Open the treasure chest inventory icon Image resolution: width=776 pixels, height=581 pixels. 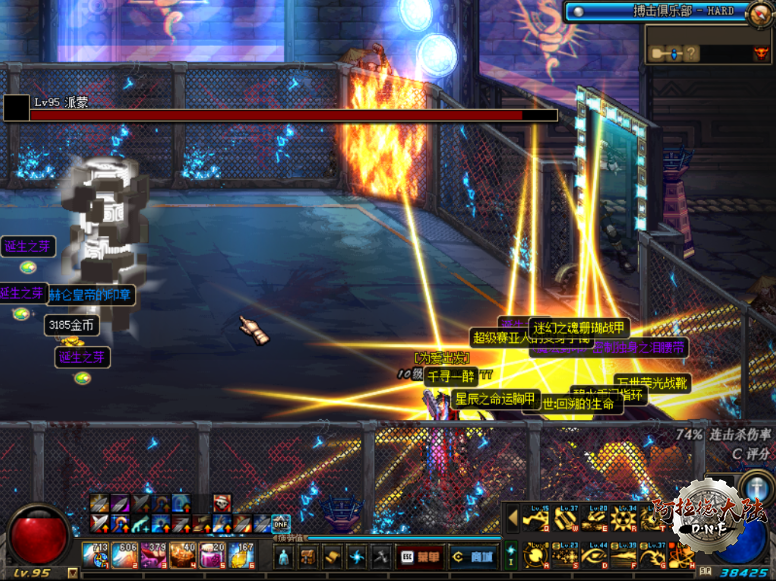307,556
